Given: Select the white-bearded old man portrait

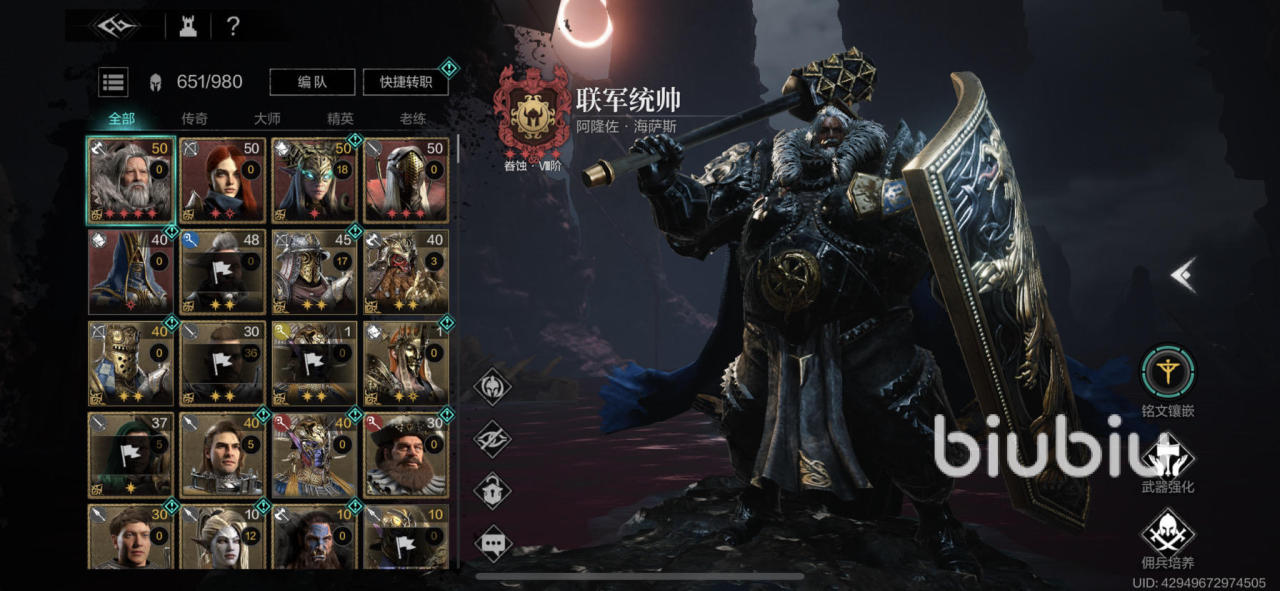Looking at the screenshot, I should pyautogui.click(x=131, y=180).
